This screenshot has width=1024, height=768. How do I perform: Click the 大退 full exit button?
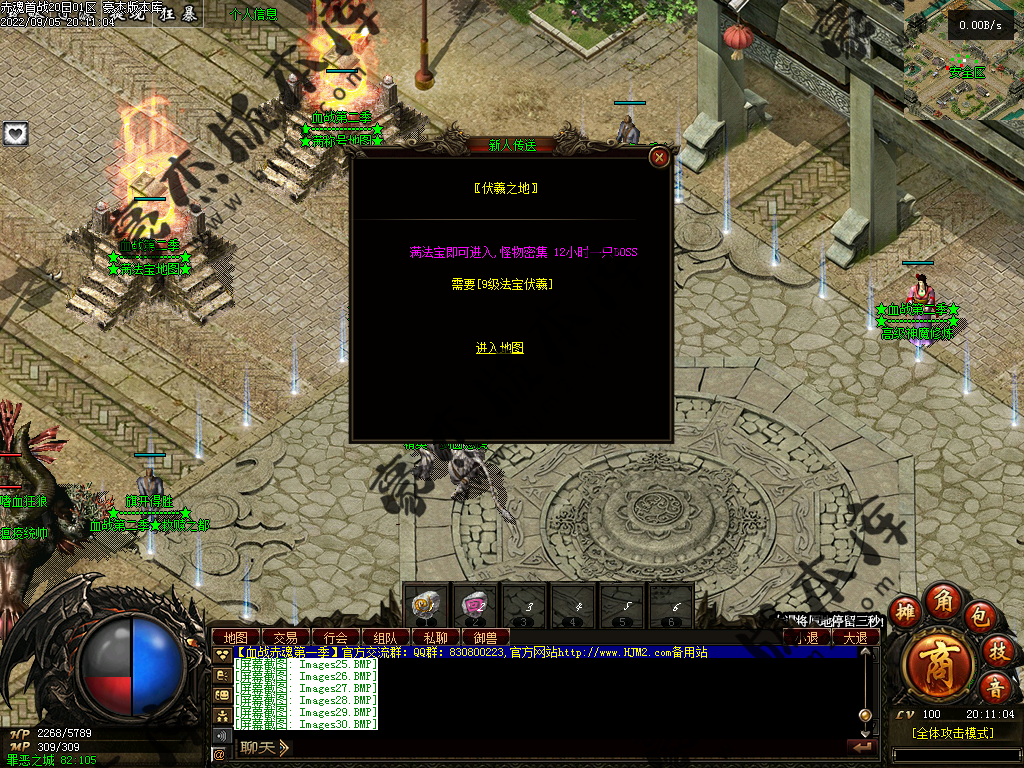(x=855, y=637)
